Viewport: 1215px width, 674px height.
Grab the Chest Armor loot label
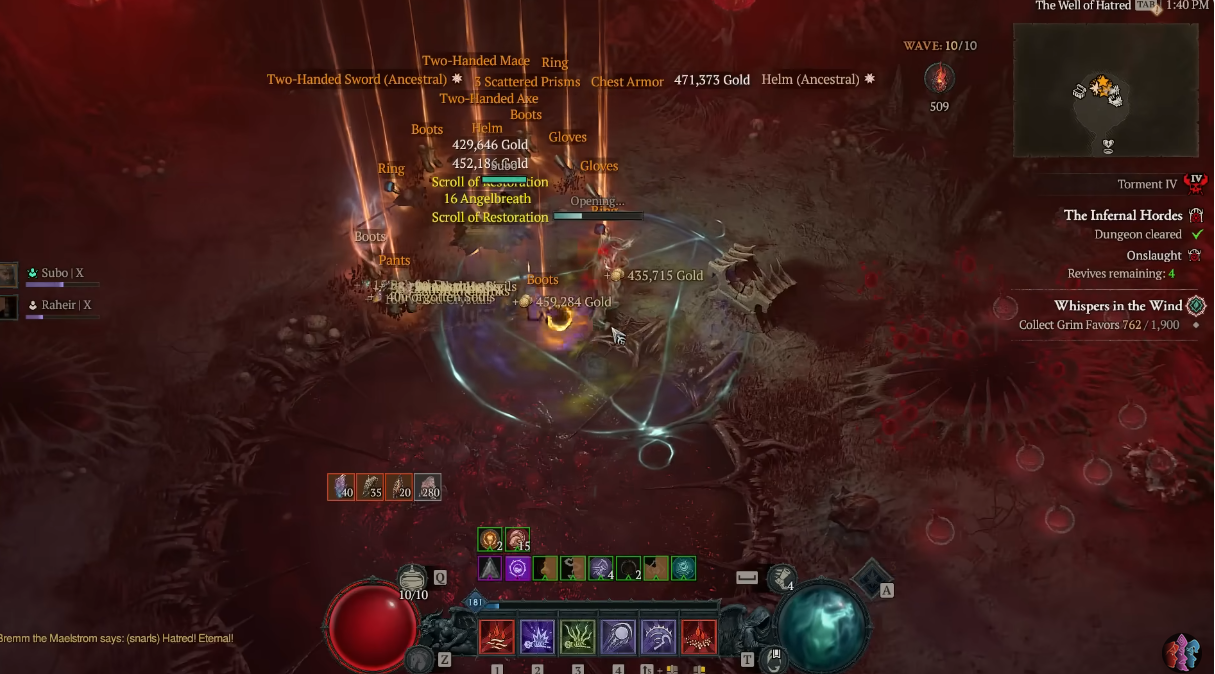pos(627,82)
